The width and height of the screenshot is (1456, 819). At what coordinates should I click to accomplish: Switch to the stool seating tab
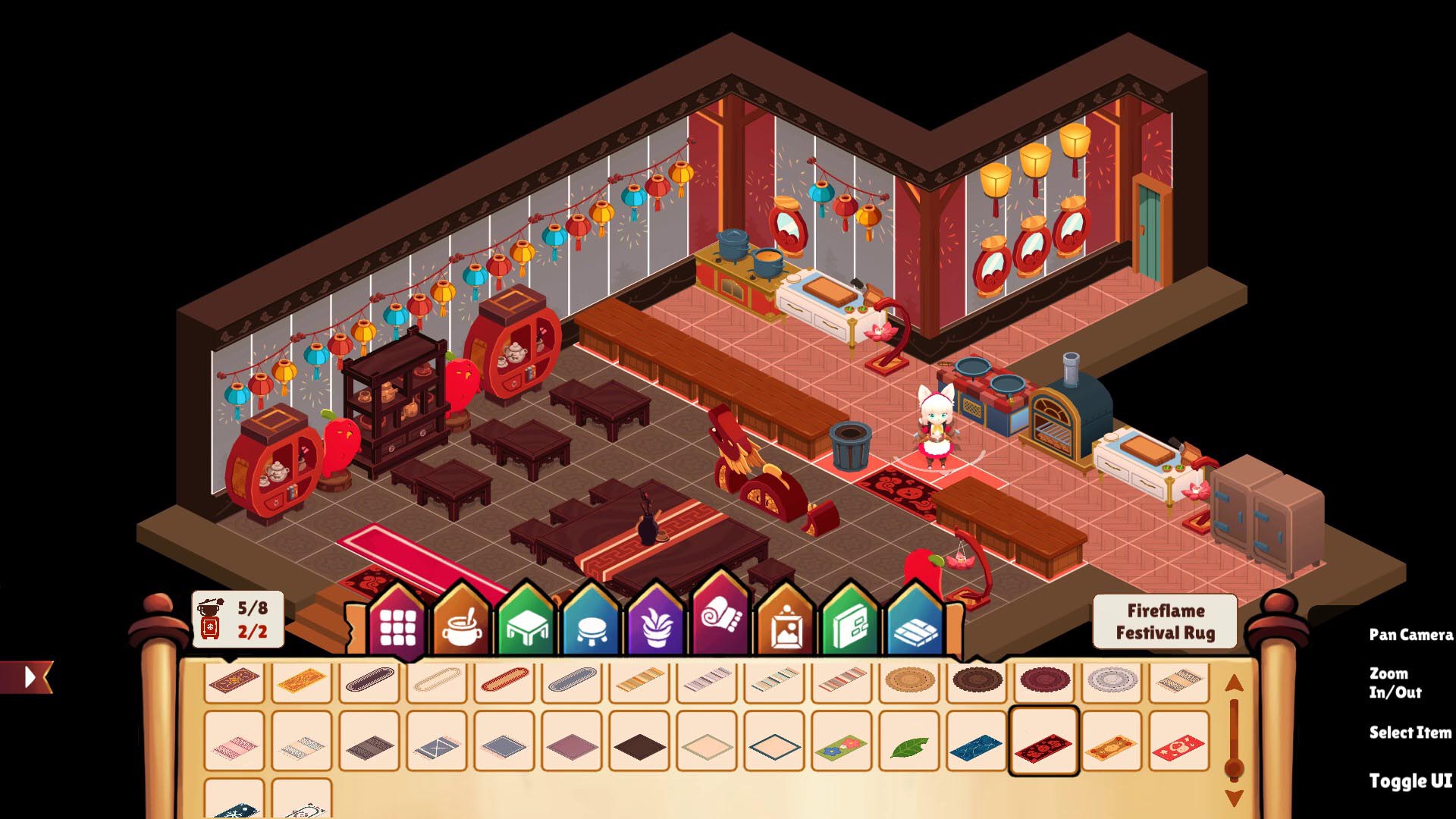point(592,628)
